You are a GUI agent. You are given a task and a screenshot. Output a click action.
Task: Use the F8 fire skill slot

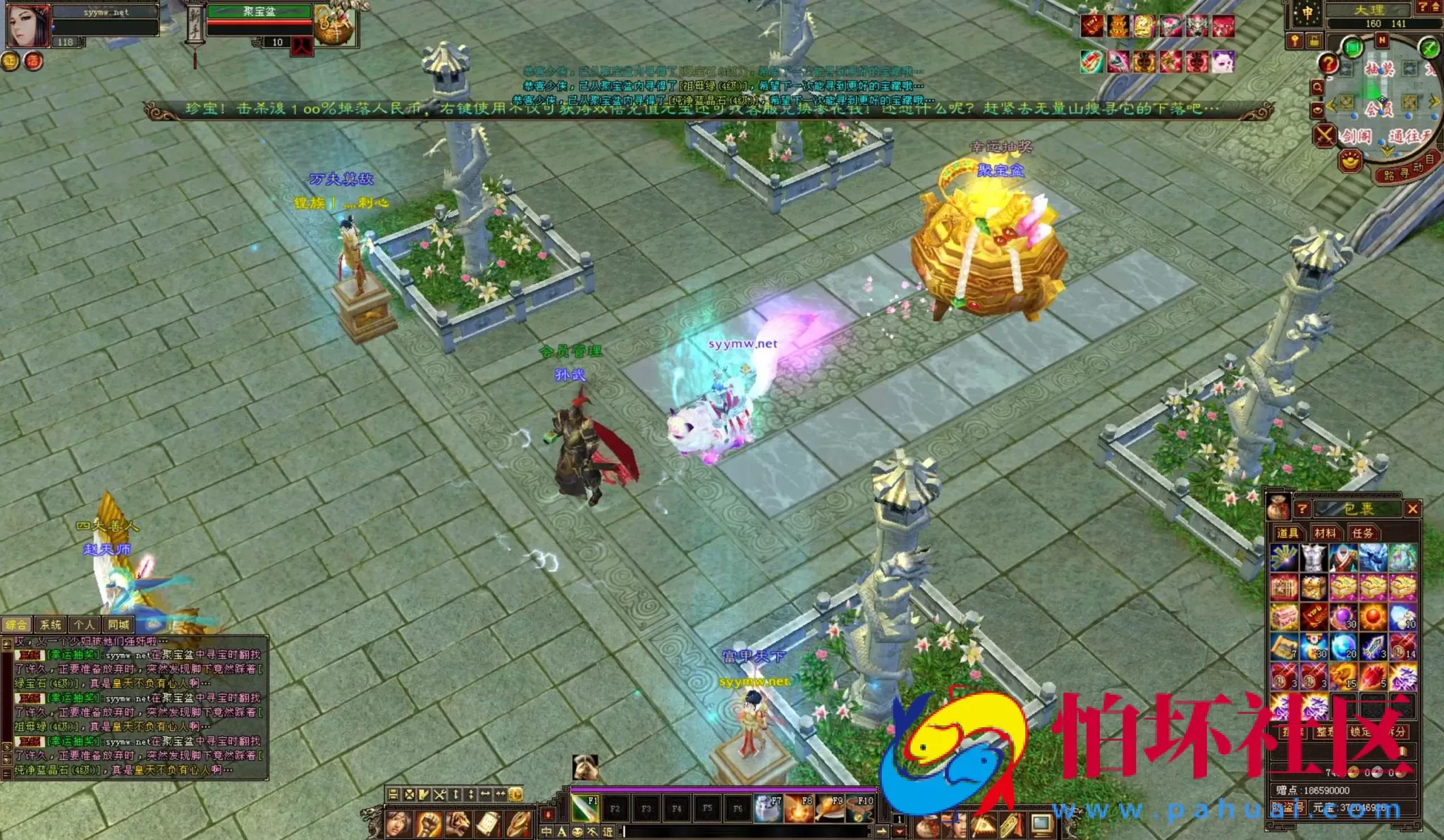799,808
